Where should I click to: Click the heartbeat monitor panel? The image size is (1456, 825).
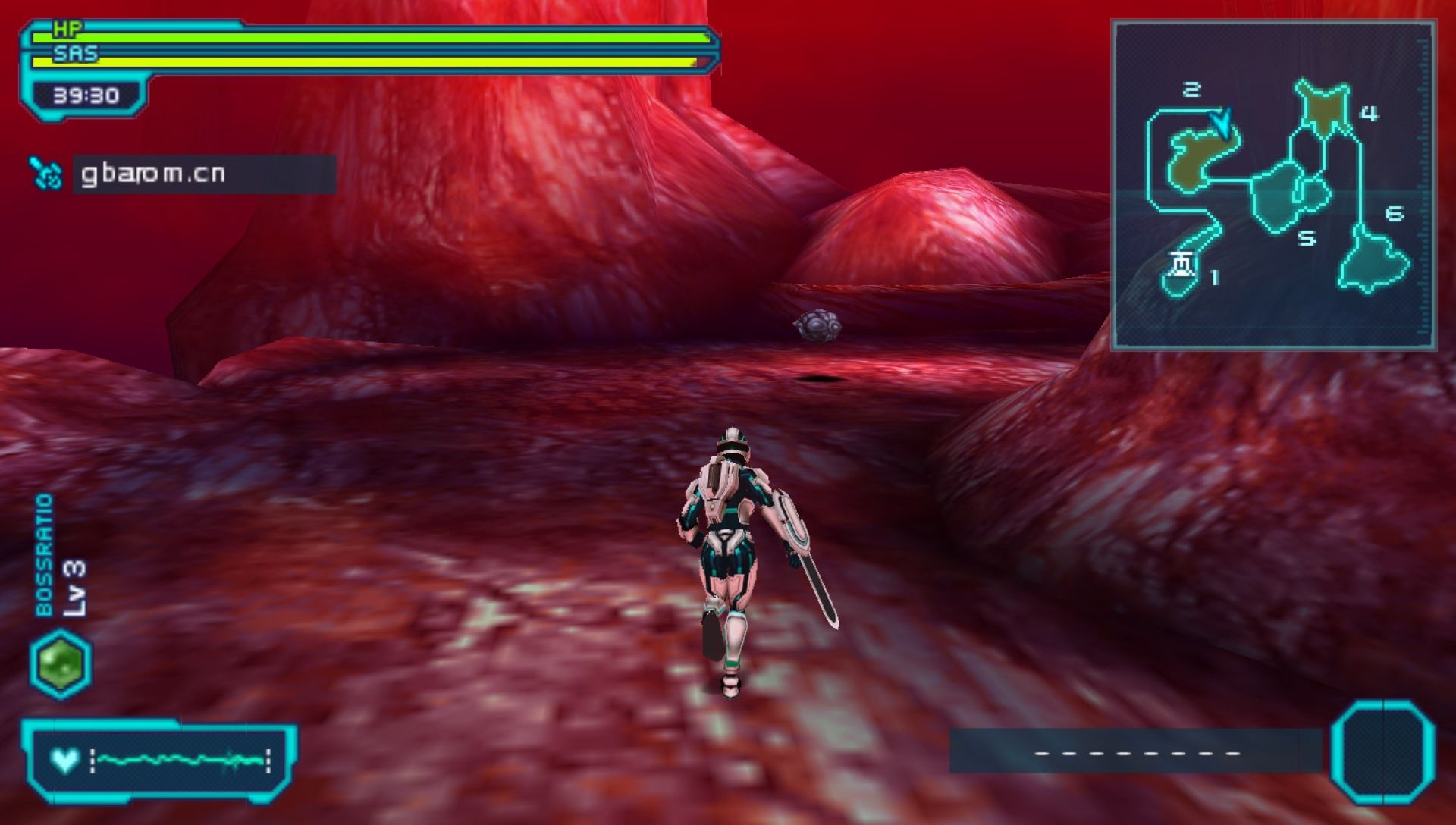[159, 760]
